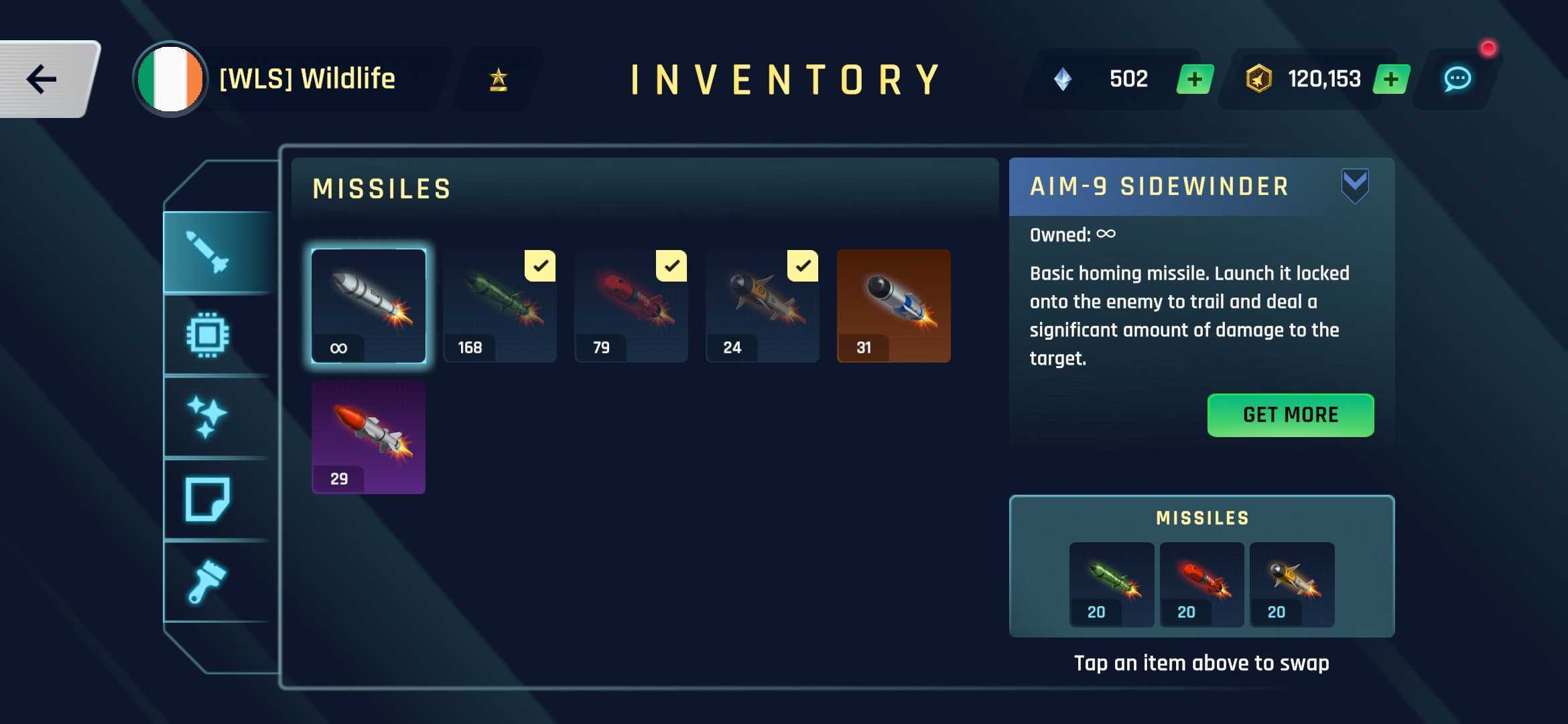Tap the equipped green missile showing 20

1111,583
